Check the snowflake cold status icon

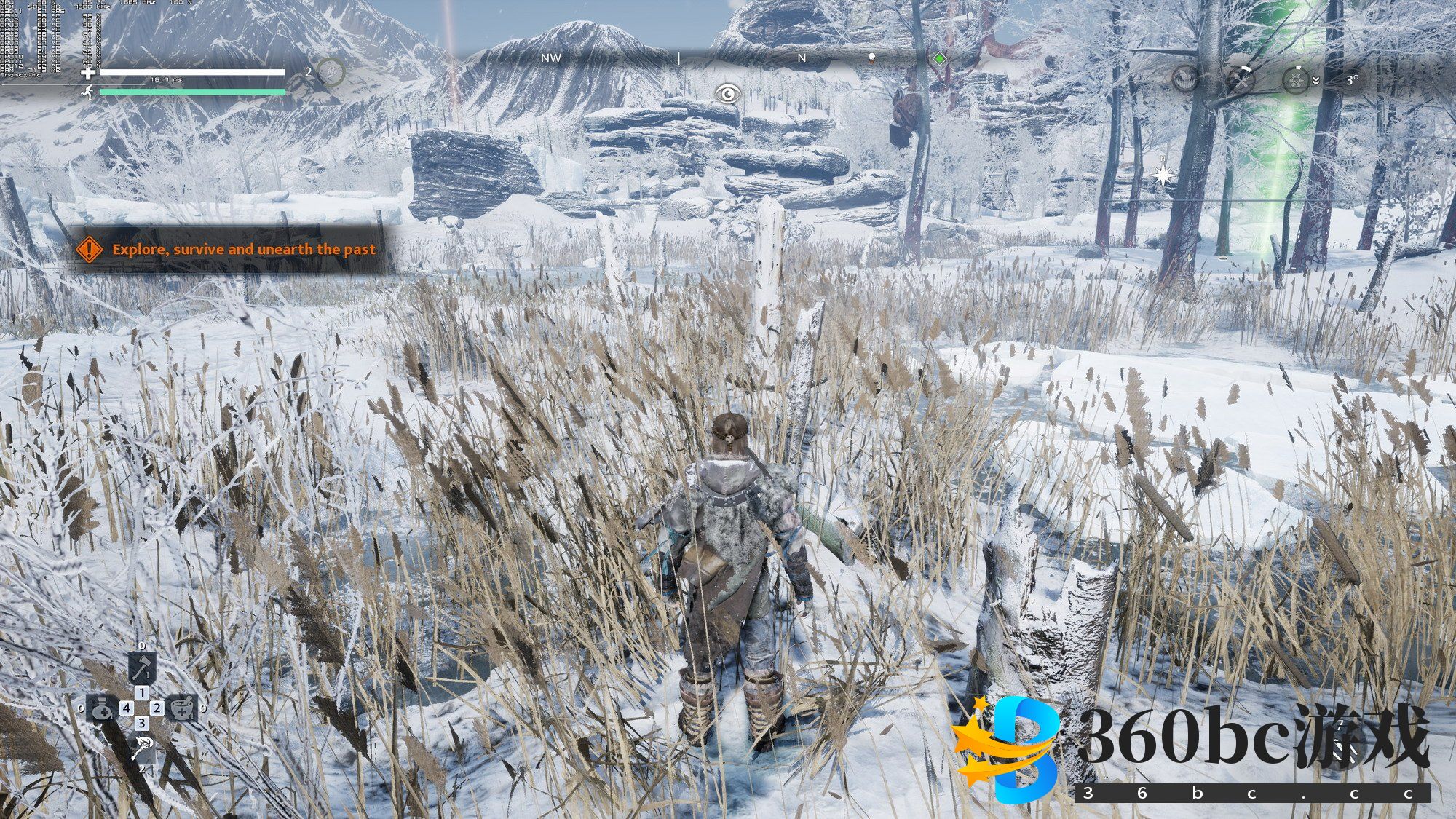pos(1296,79)
